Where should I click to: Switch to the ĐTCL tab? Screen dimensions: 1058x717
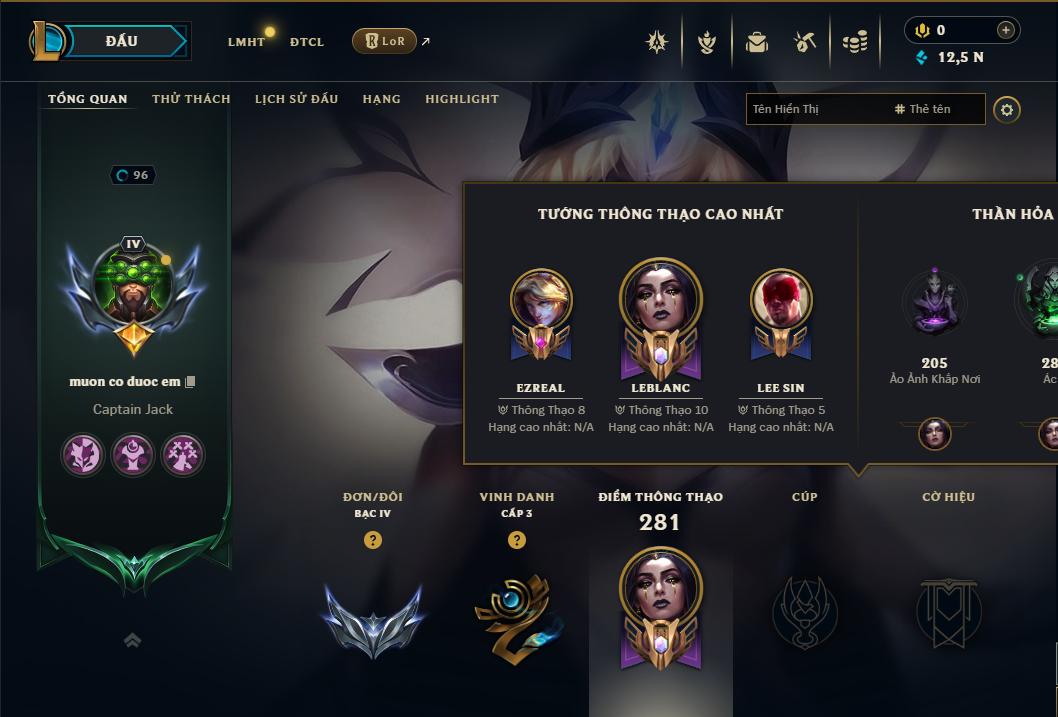click(307, 42)
